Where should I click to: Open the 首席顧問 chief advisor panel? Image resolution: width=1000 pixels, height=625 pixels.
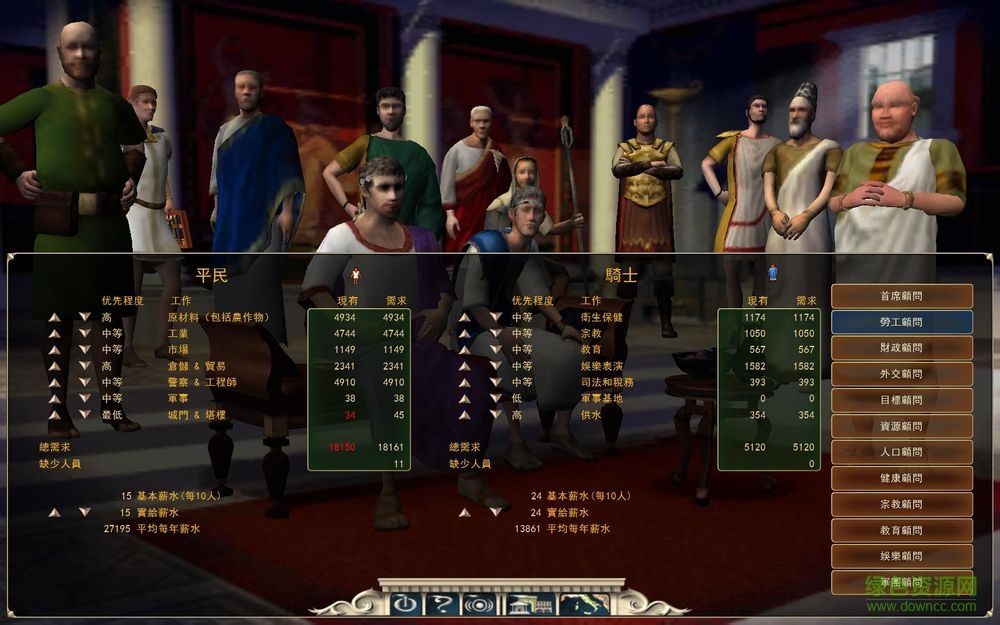click(901, 296)
